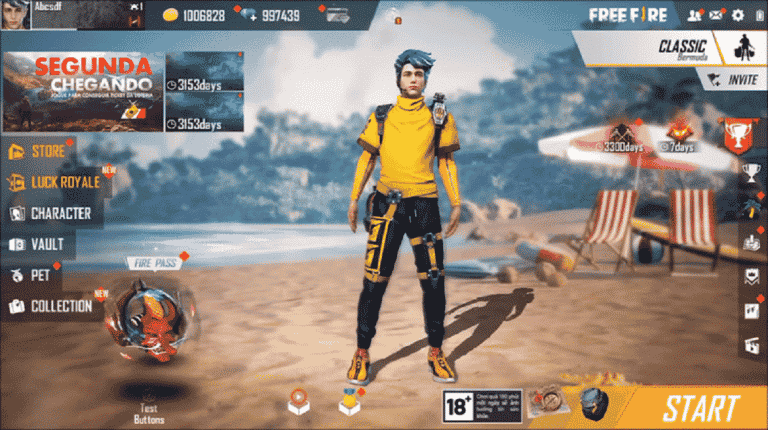This screenshot has height=430, width=768.
Task: Select the backpack icon beside START
Action: click(596, 403)
